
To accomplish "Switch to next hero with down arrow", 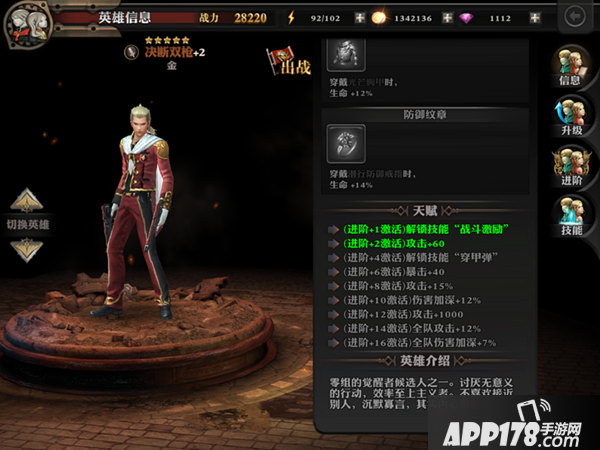I will (27, 248).
